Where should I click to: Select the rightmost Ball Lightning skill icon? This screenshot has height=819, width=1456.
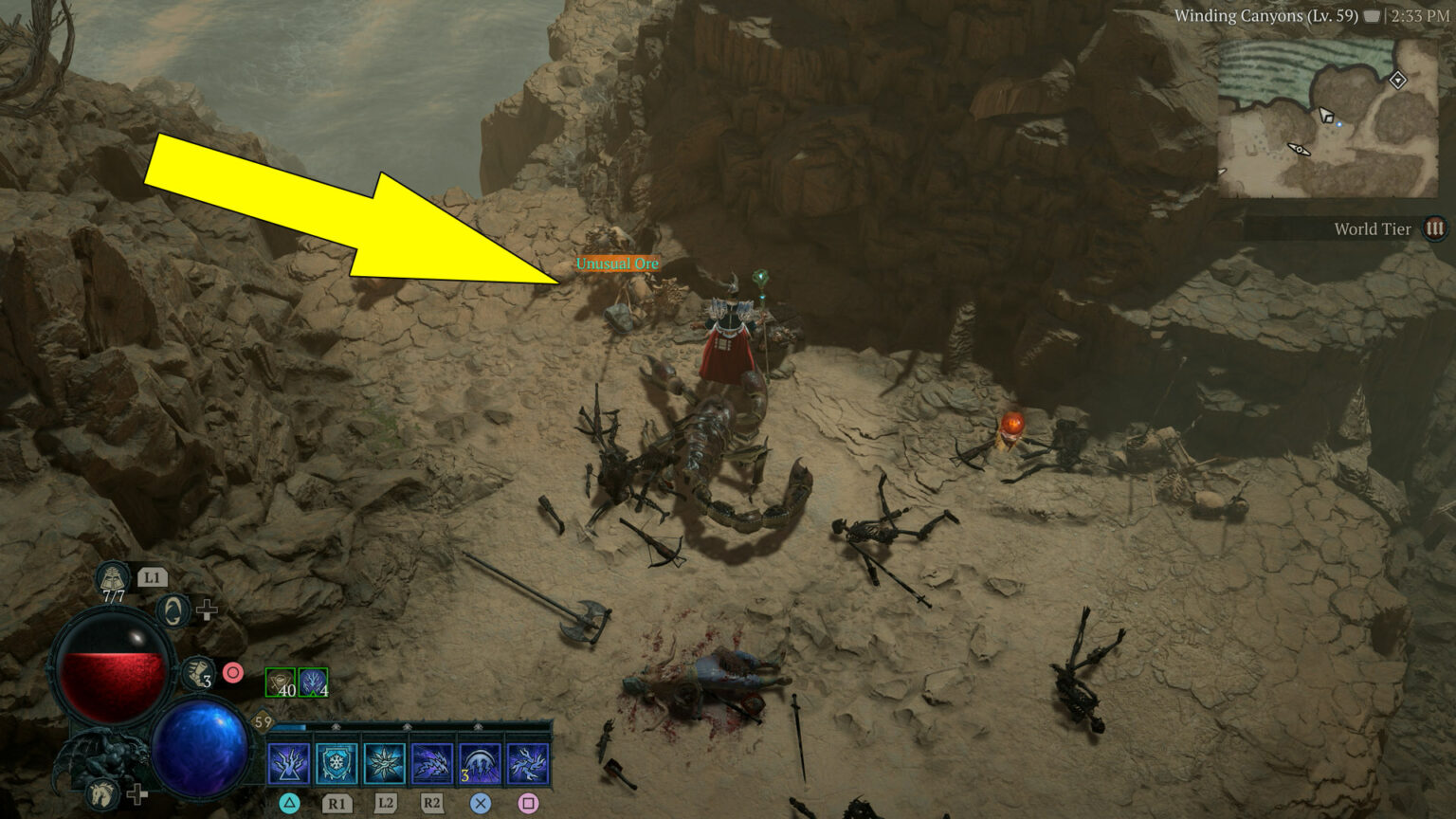(529, 763)
